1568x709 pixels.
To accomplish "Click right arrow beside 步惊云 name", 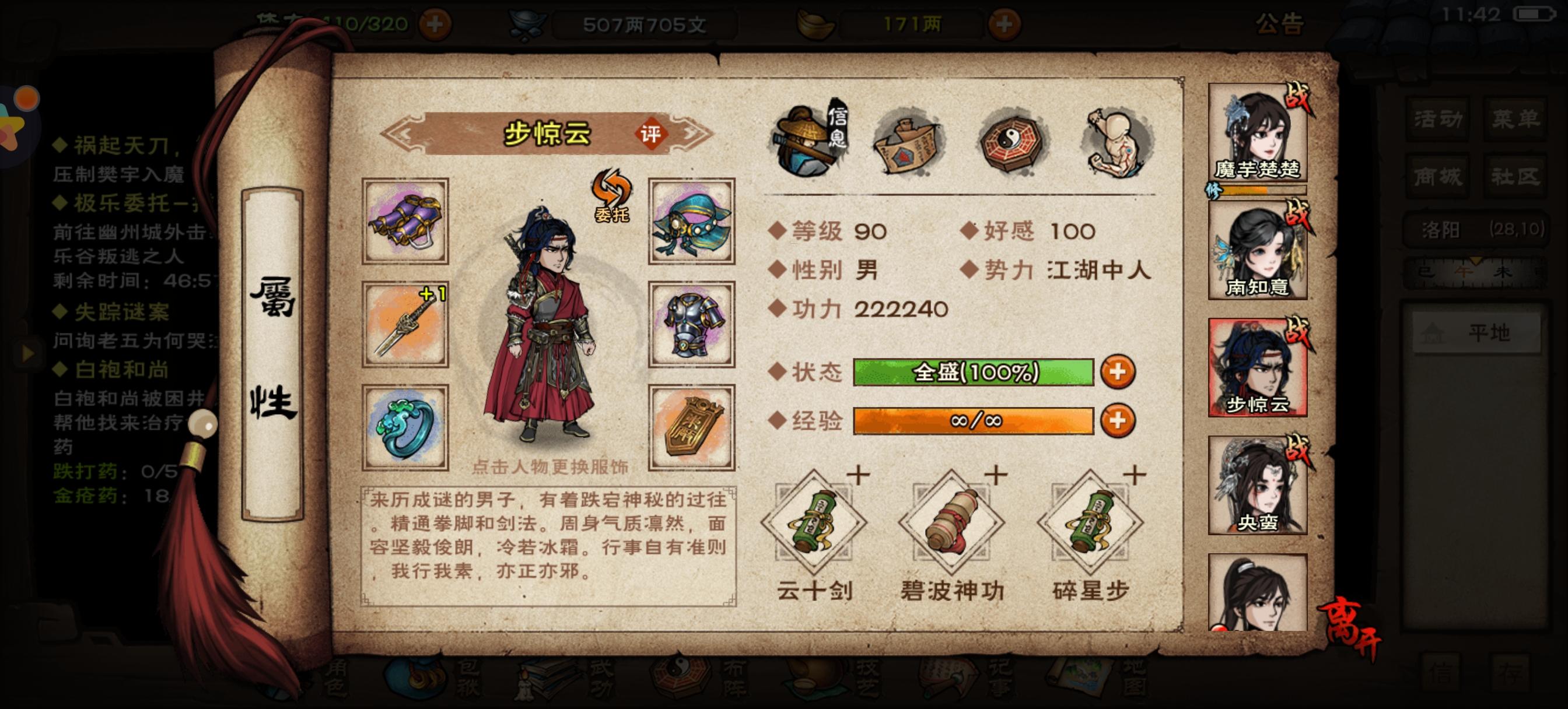I will [x=691, y=135].
